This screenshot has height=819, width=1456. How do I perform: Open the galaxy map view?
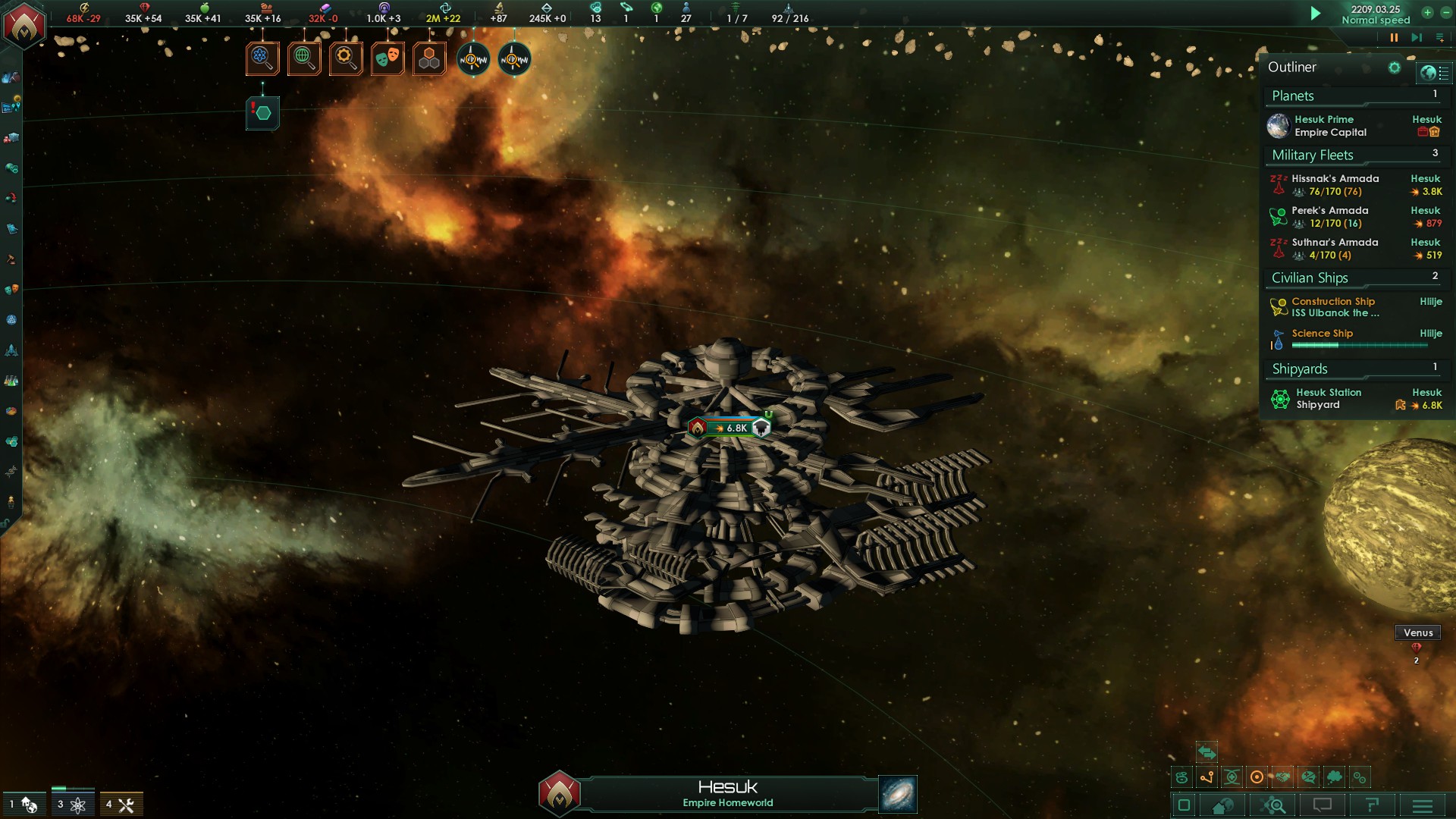(x=898, y=794)
